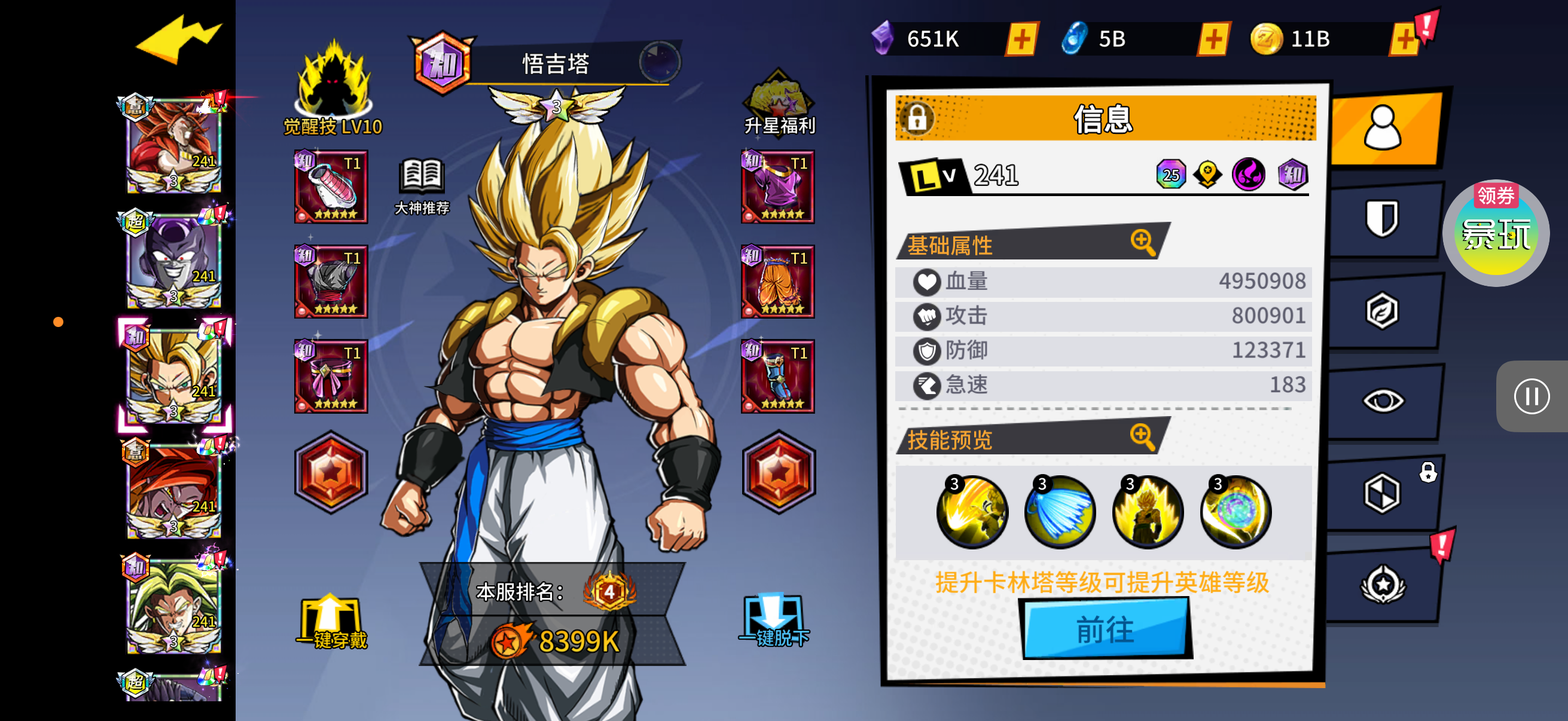View the blue cape skill icon
Viewport: 1568px width, 721px height.
(x=1060, y=512)
